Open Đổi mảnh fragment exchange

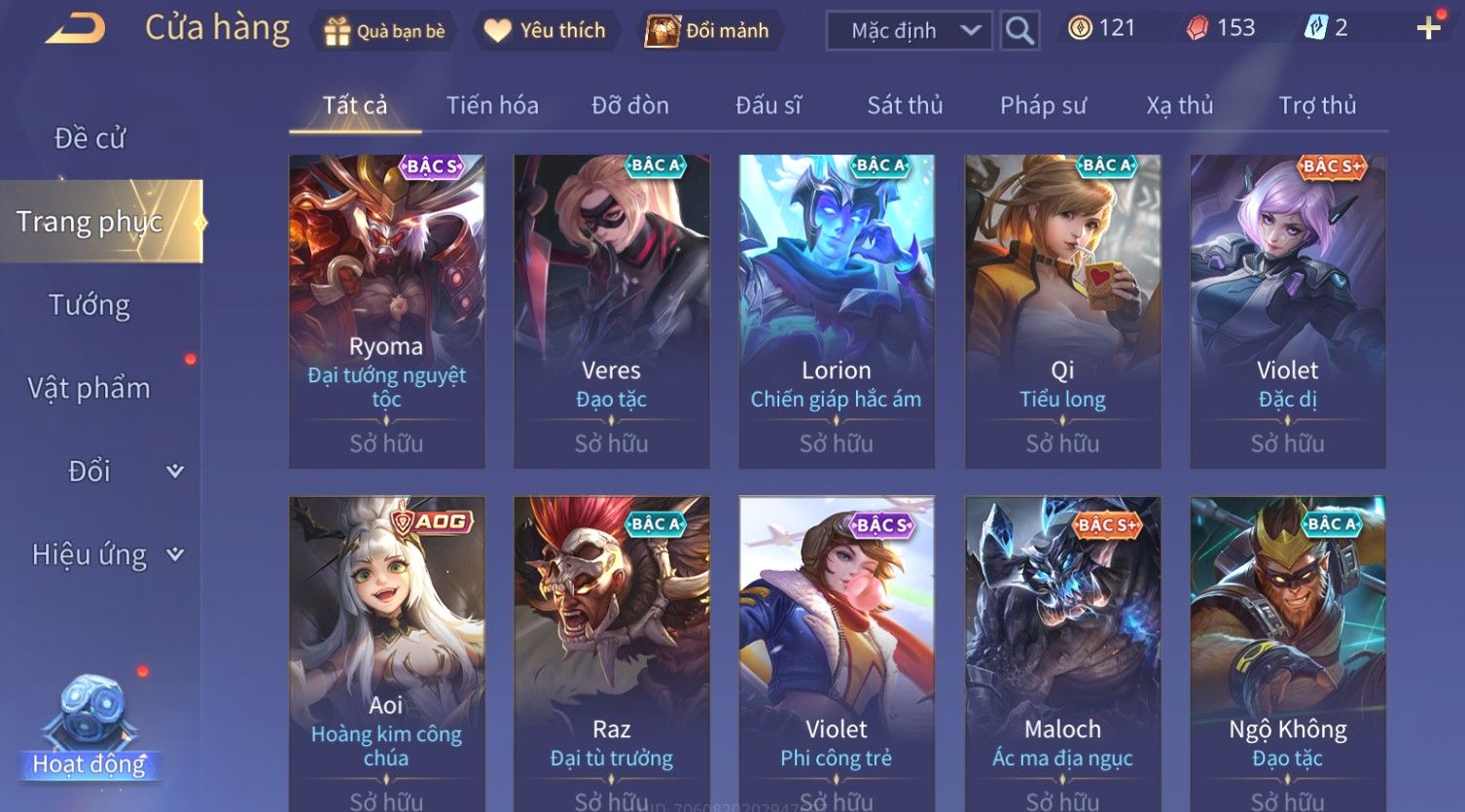click(708, 31)
